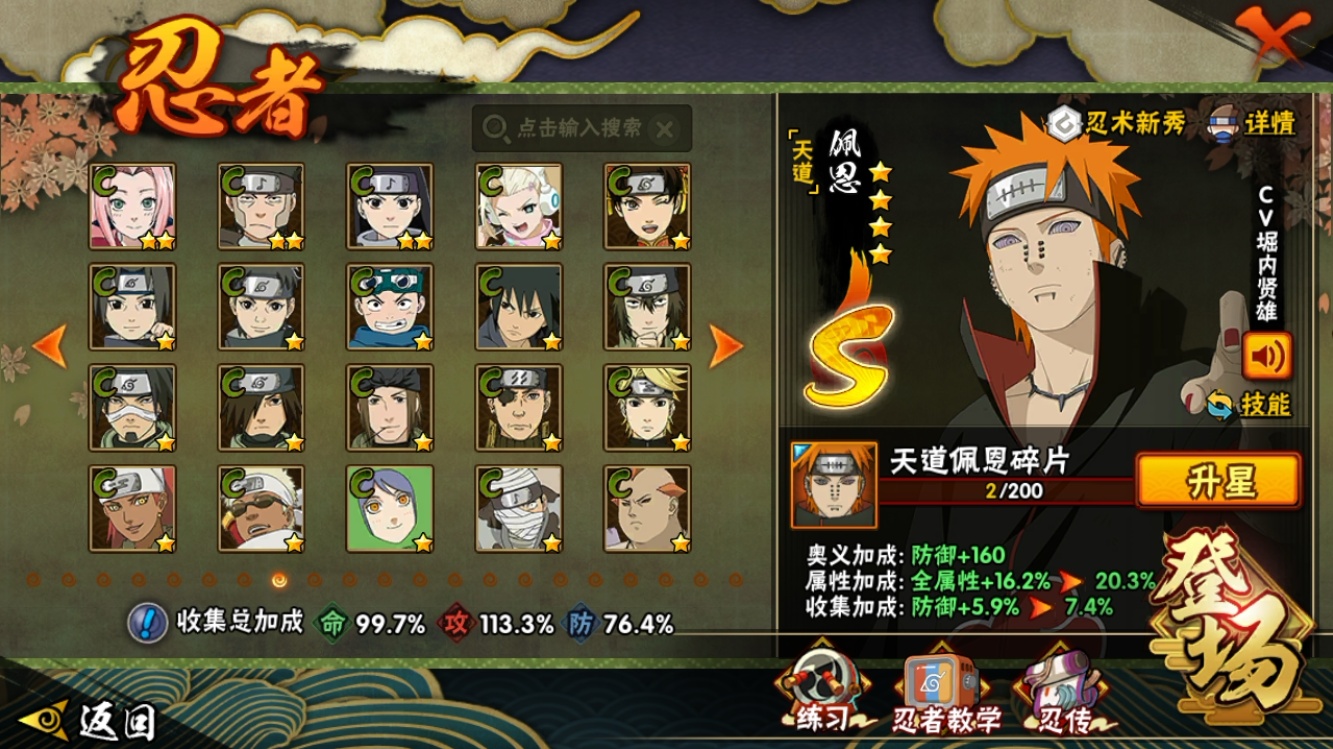Select the bandaged-face ninja portrait

point(518,508)
